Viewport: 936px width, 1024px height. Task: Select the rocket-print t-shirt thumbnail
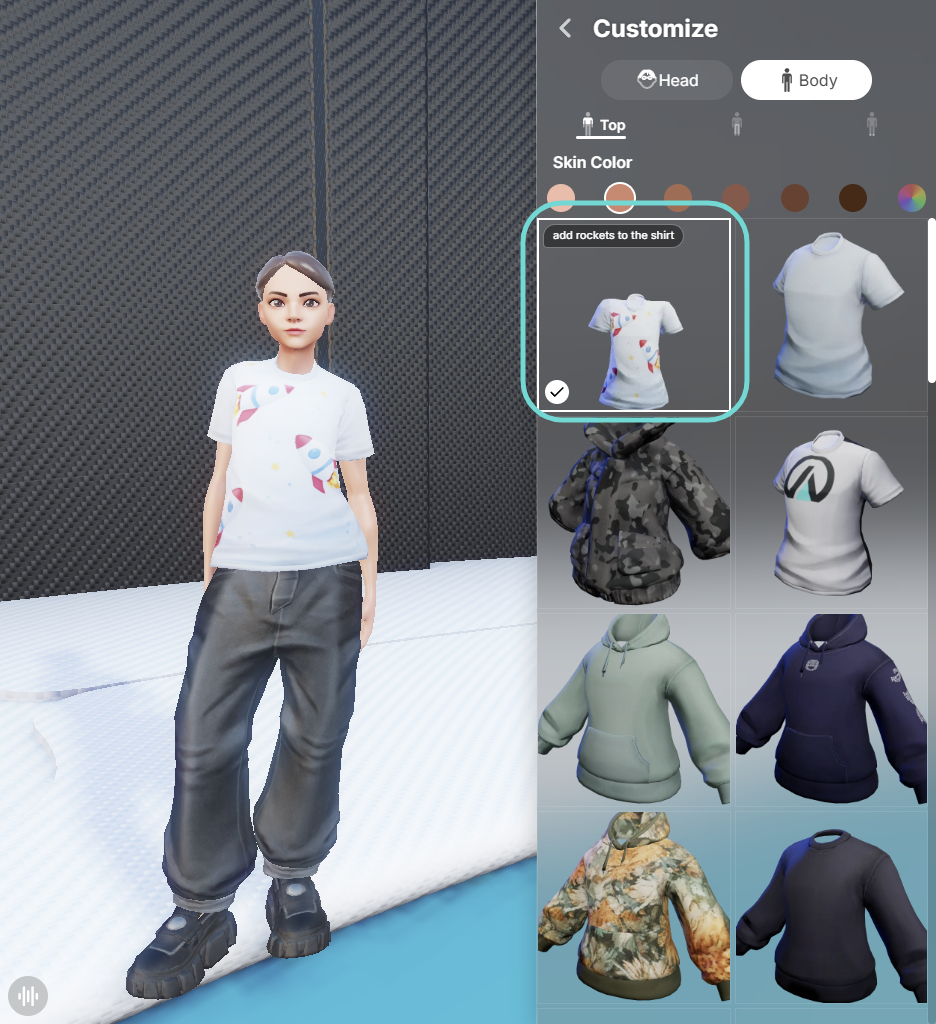pyautogui.click(x=635, y=315)
